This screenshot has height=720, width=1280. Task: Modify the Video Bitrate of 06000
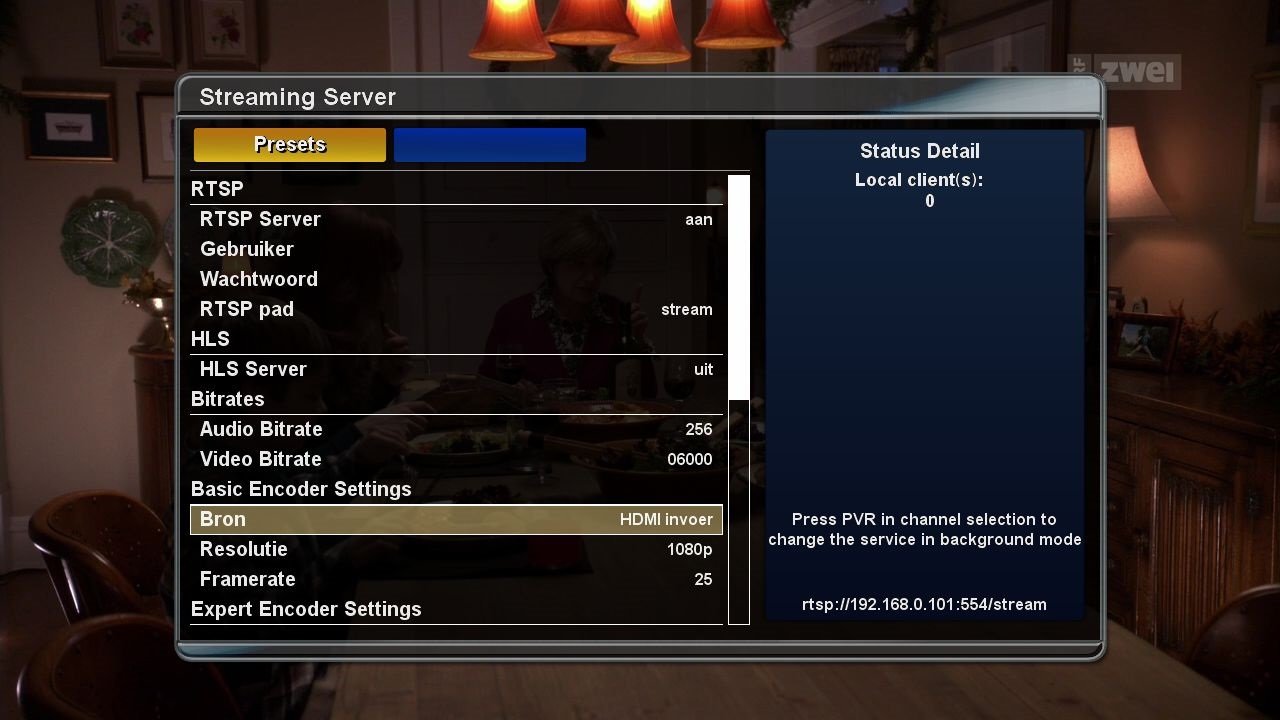click(x=456, y=458)
